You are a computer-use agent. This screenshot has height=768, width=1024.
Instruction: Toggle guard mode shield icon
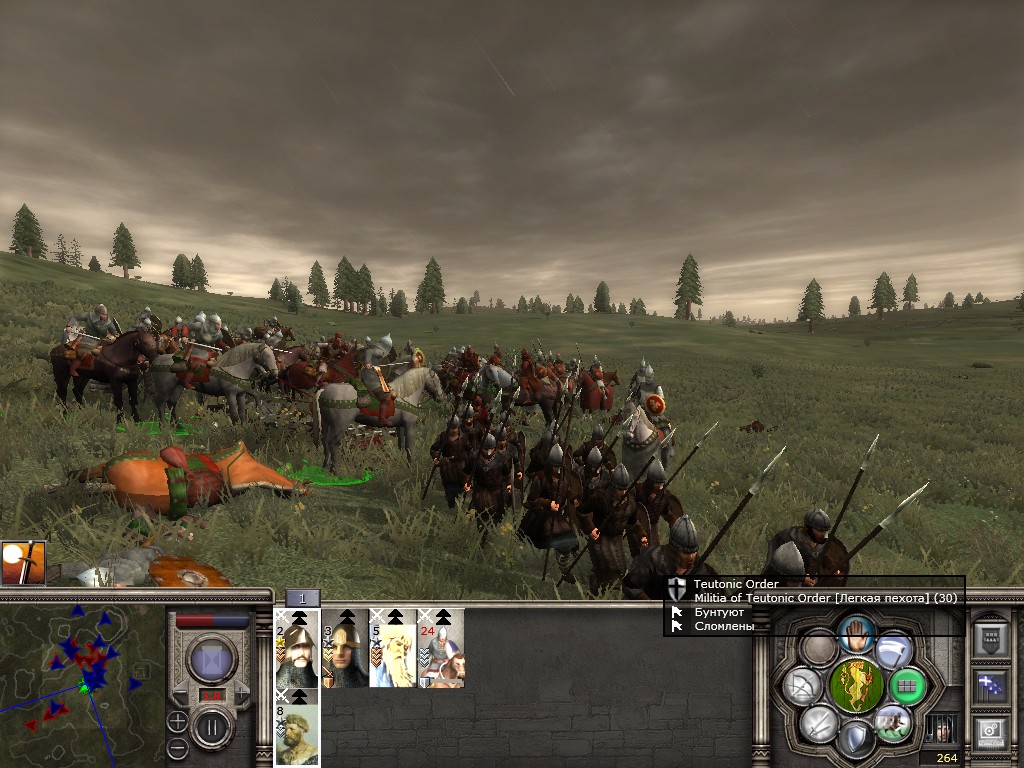tap(855, 739)
